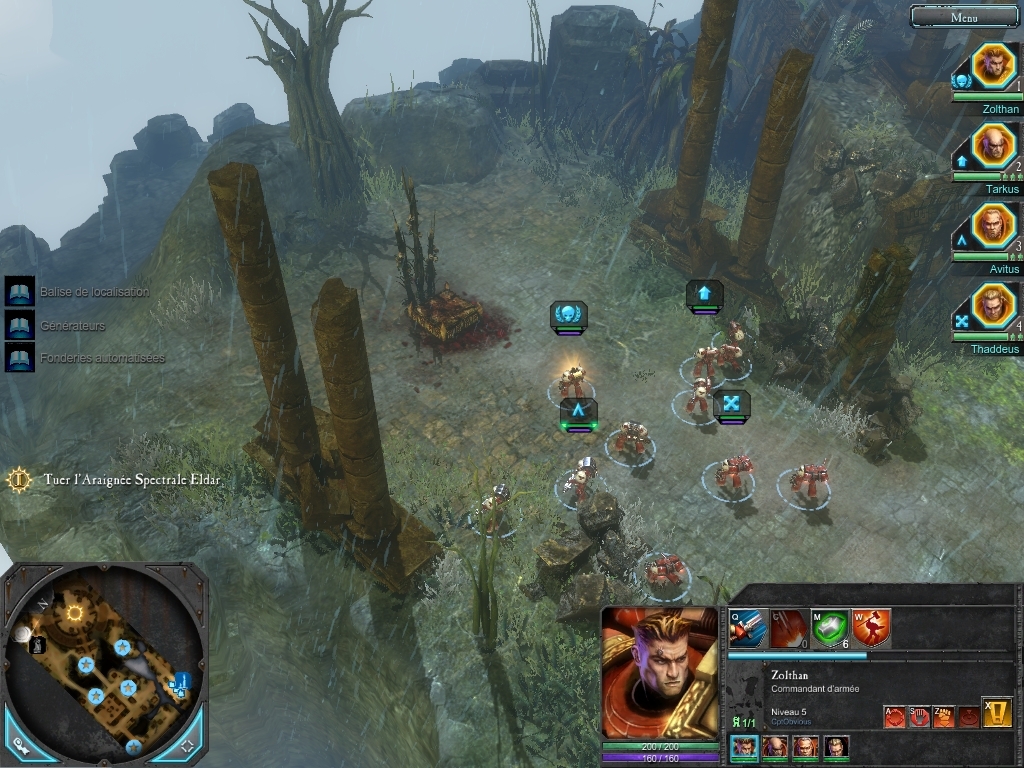Click Zolthan's large portrait in the unit panel
Viewport: 1024px width, 768px height.
659,672
